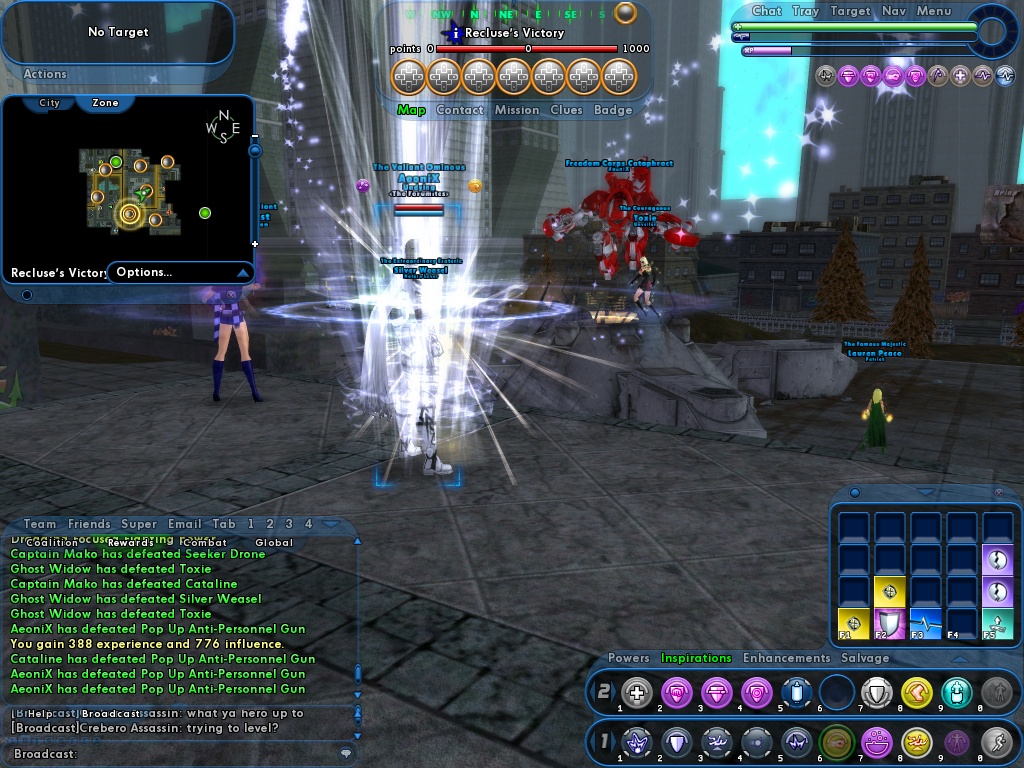This screenshot has width=1024, height=768.
Task: Open the map Options dropdown
Action: click(x=180, y=272)
